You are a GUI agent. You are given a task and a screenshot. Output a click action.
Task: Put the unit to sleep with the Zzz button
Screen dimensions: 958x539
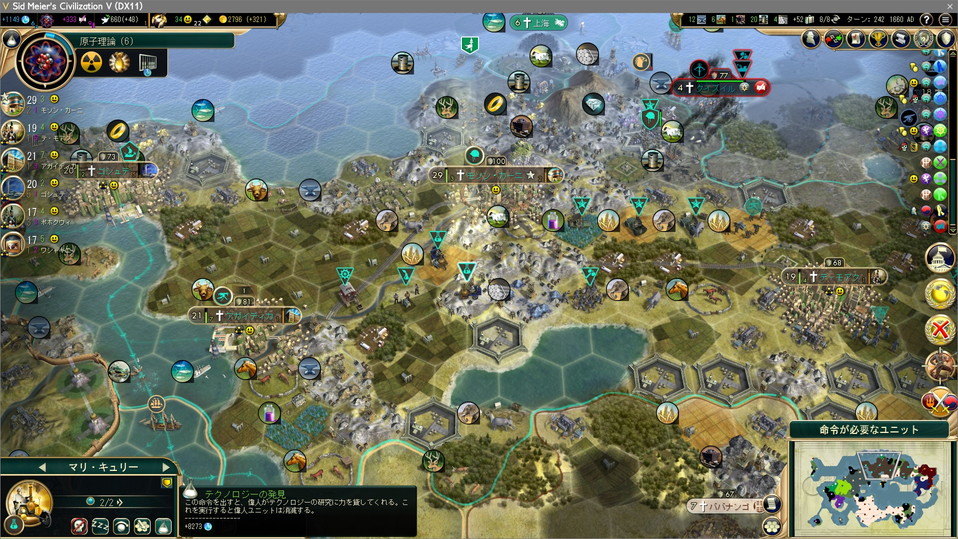(x=100, y=526)
